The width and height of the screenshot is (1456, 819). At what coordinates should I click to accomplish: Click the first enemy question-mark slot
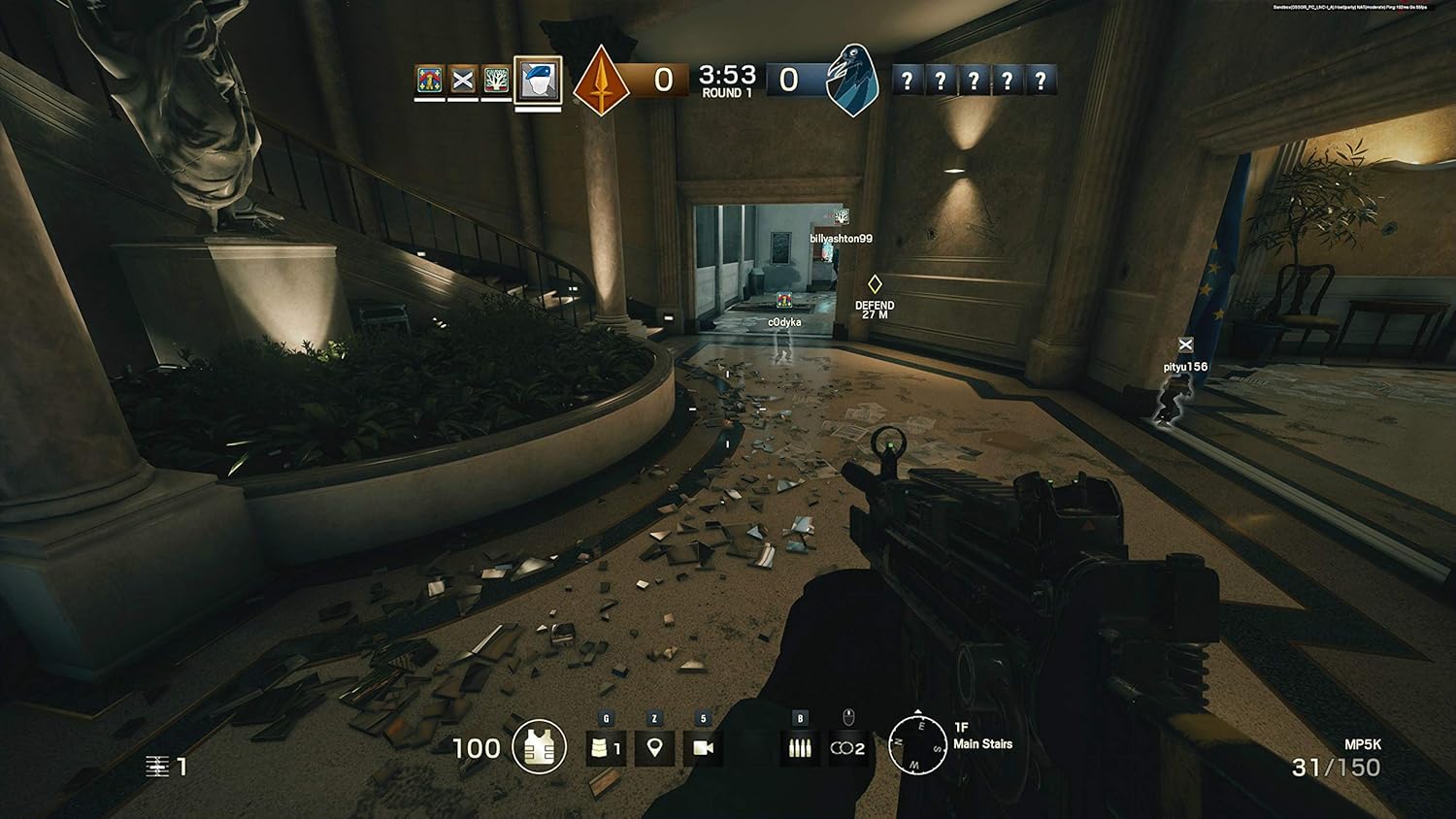tap(910, 81)
